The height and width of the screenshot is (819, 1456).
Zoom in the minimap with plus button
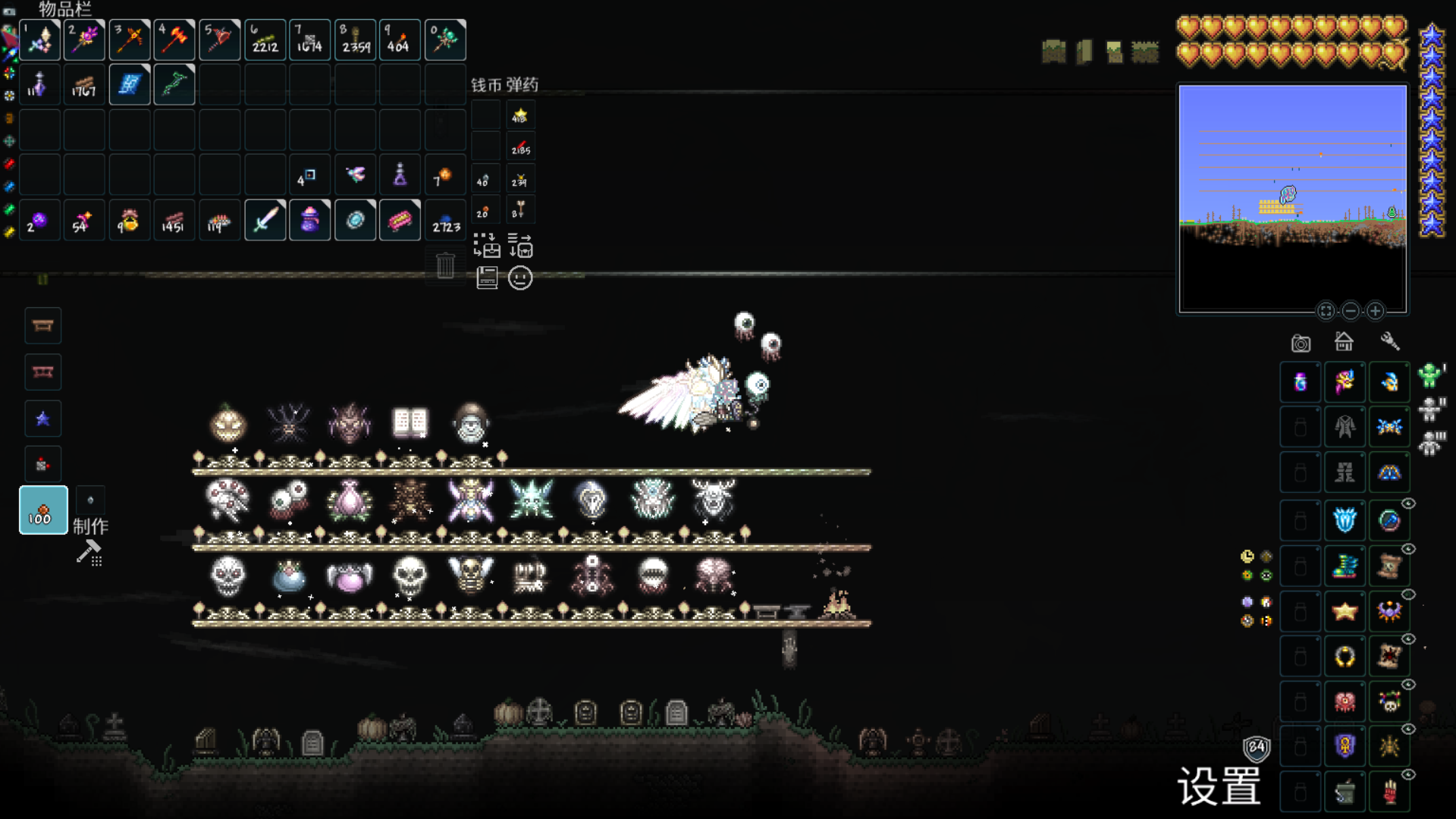[1375, 311]
